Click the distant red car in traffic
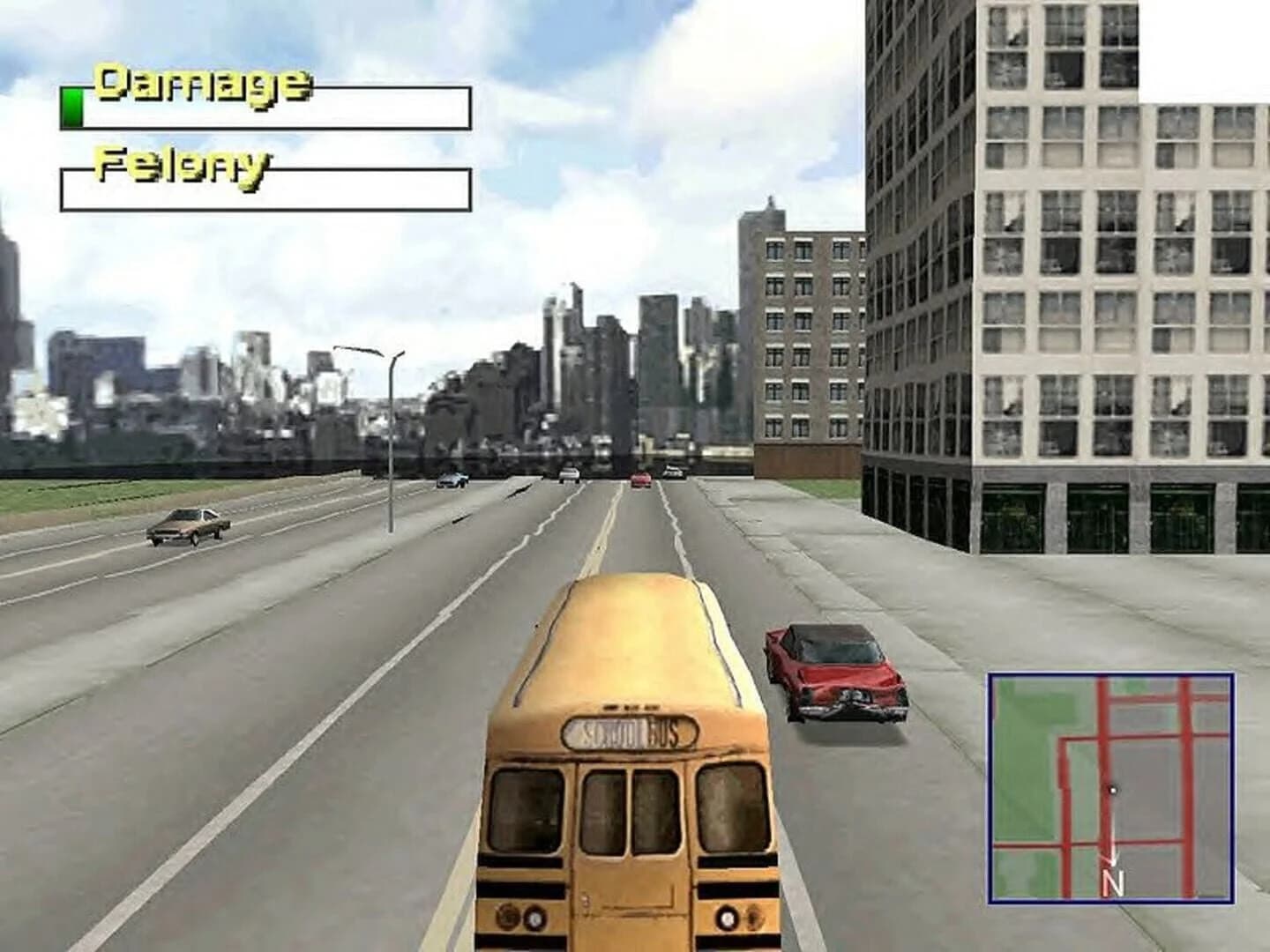Viewport: 1270px width, 952px height. coord(642,479)
